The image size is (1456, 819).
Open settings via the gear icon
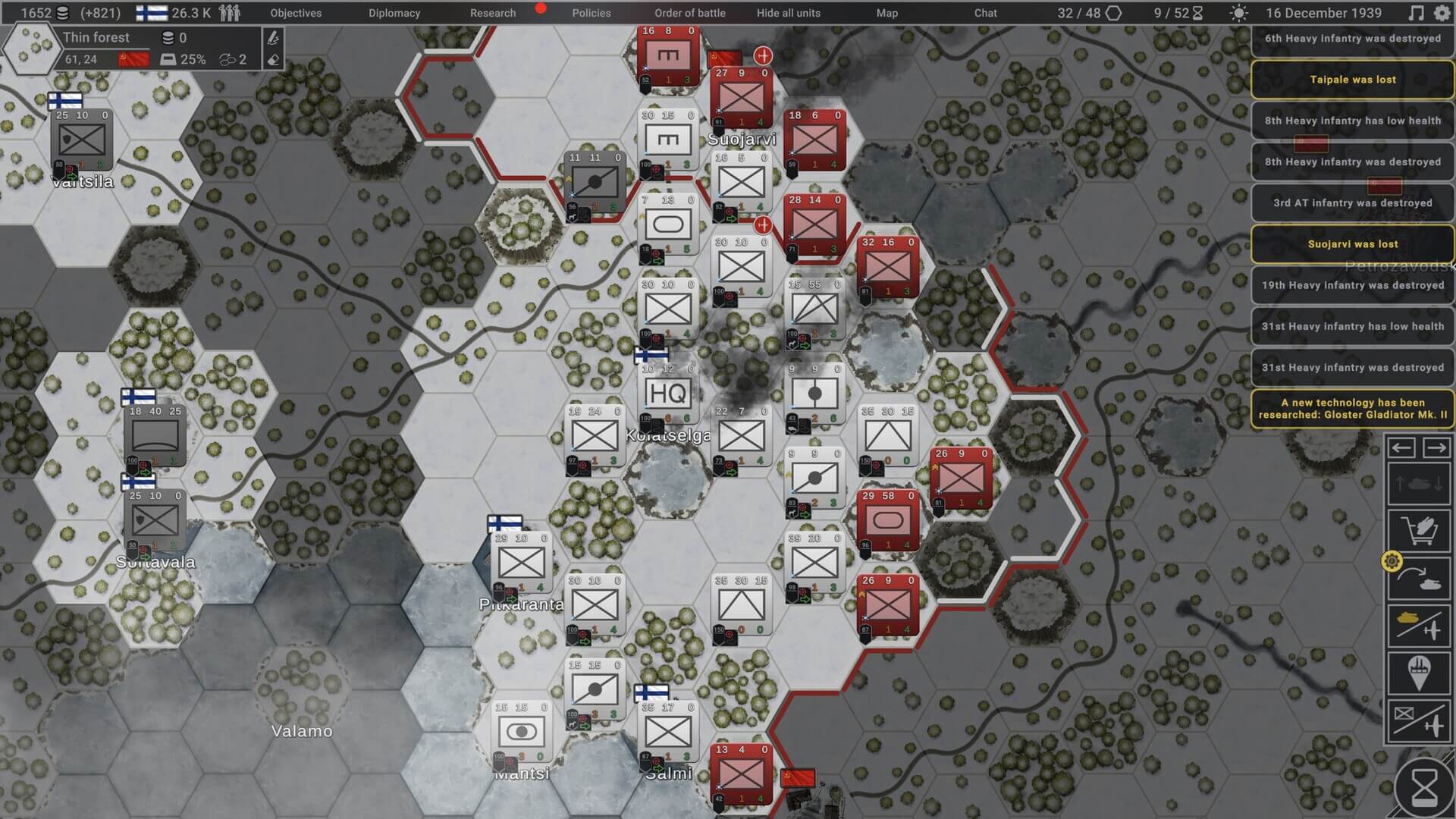coord(1442,13)
